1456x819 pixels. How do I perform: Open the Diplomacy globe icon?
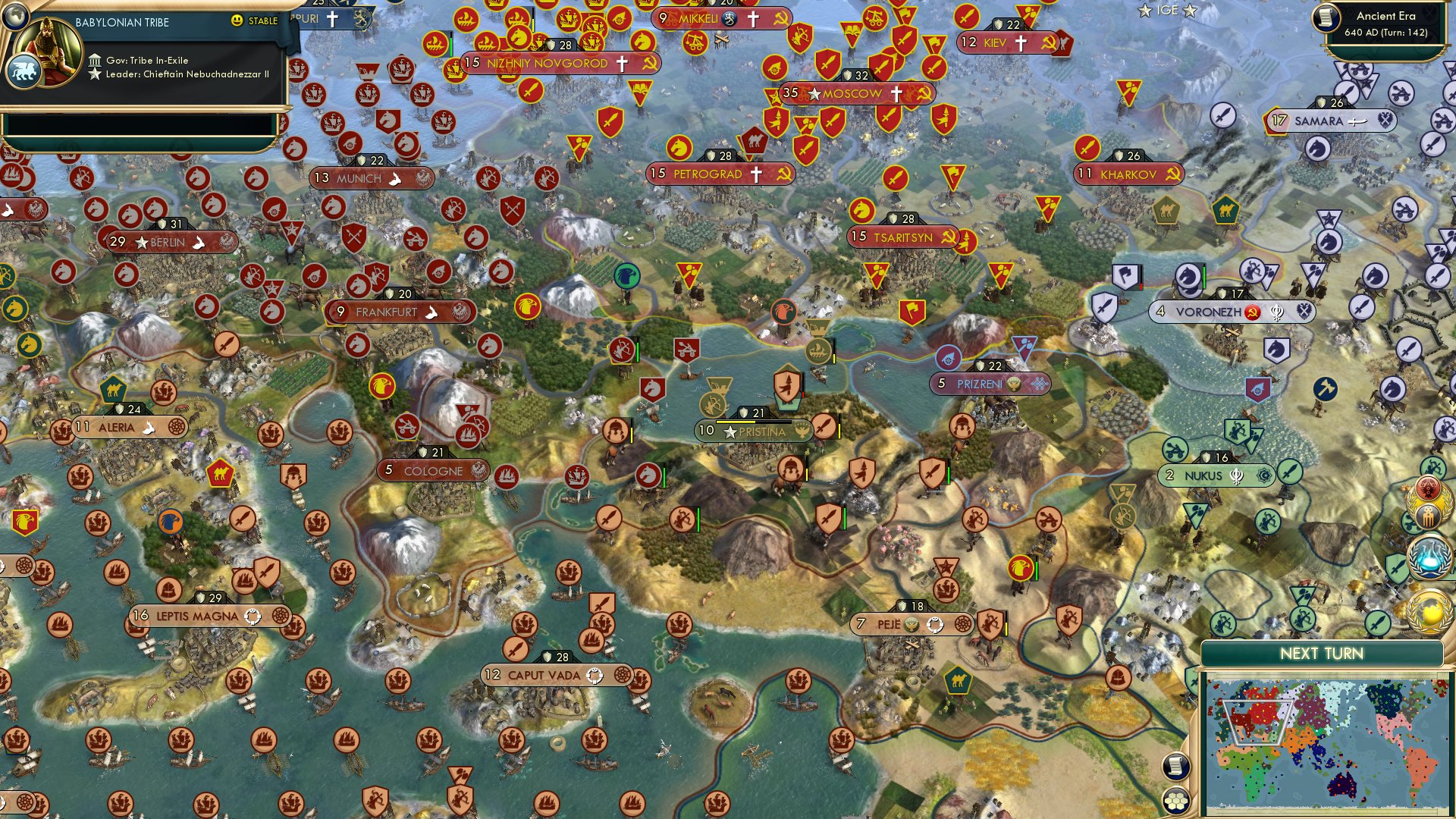(1429, 611)
